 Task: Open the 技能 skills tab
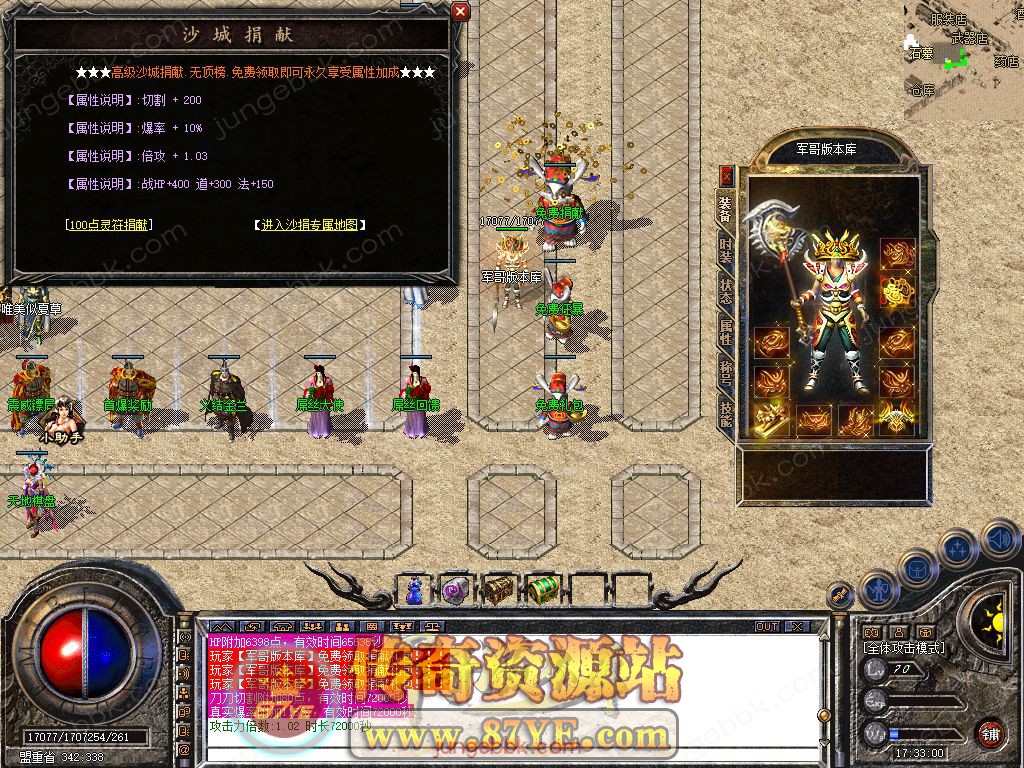(x=726, y=413)
